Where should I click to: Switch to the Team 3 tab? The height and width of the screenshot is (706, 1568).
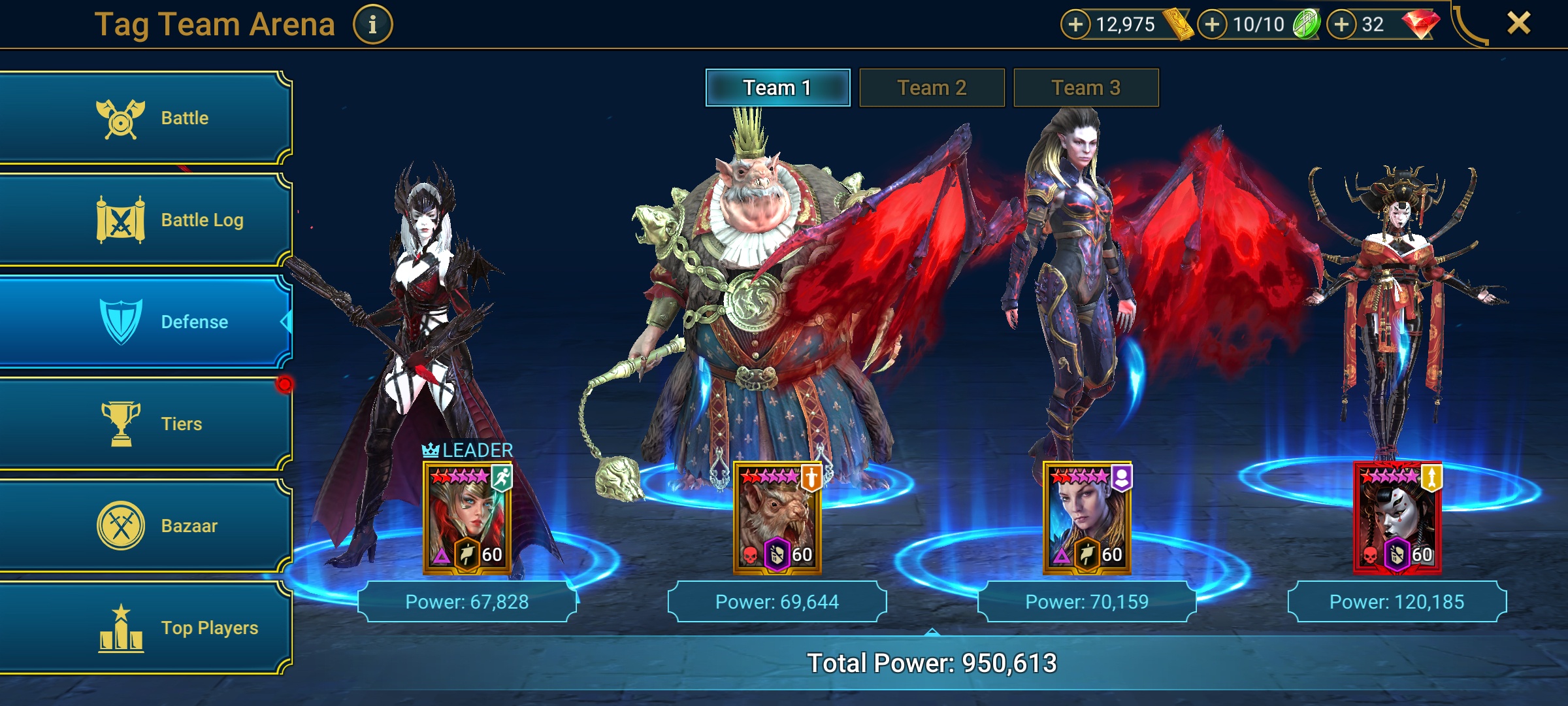click(1086, 88)
